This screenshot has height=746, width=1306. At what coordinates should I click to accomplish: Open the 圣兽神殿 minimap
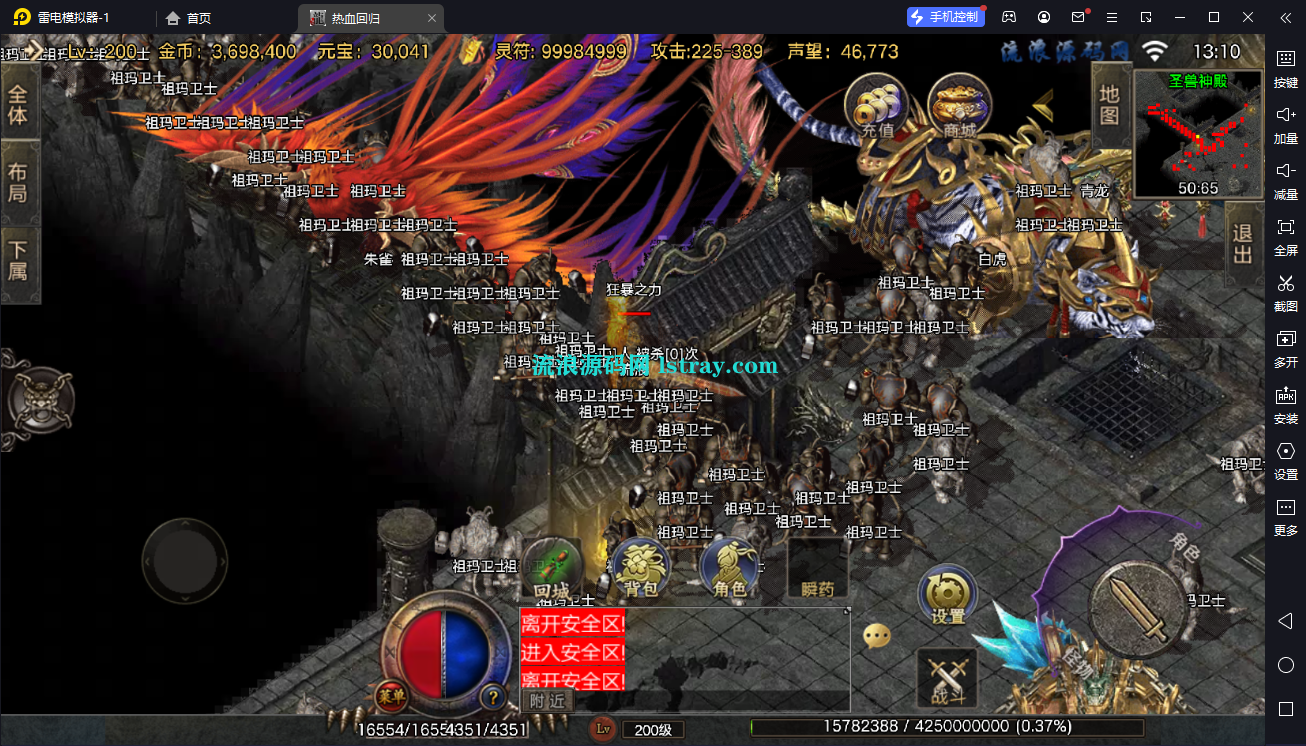1198,134
